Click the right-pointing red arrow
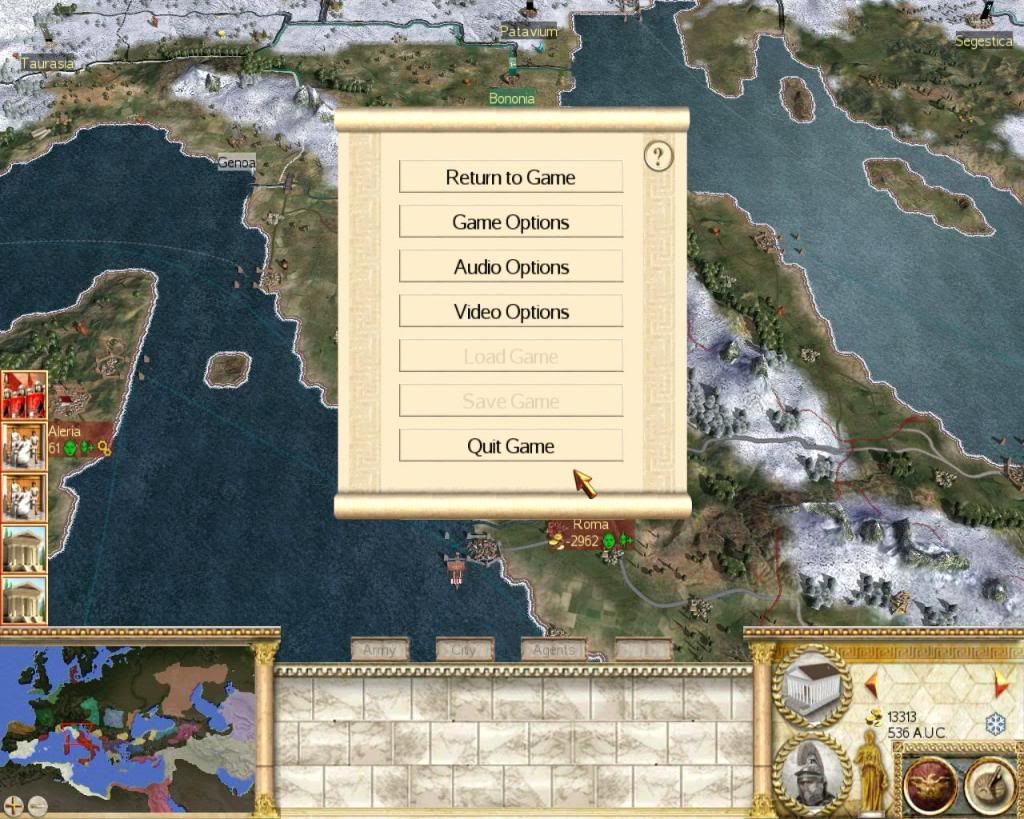This screenshot has height=819, width=1024. tap(1001, 684)
